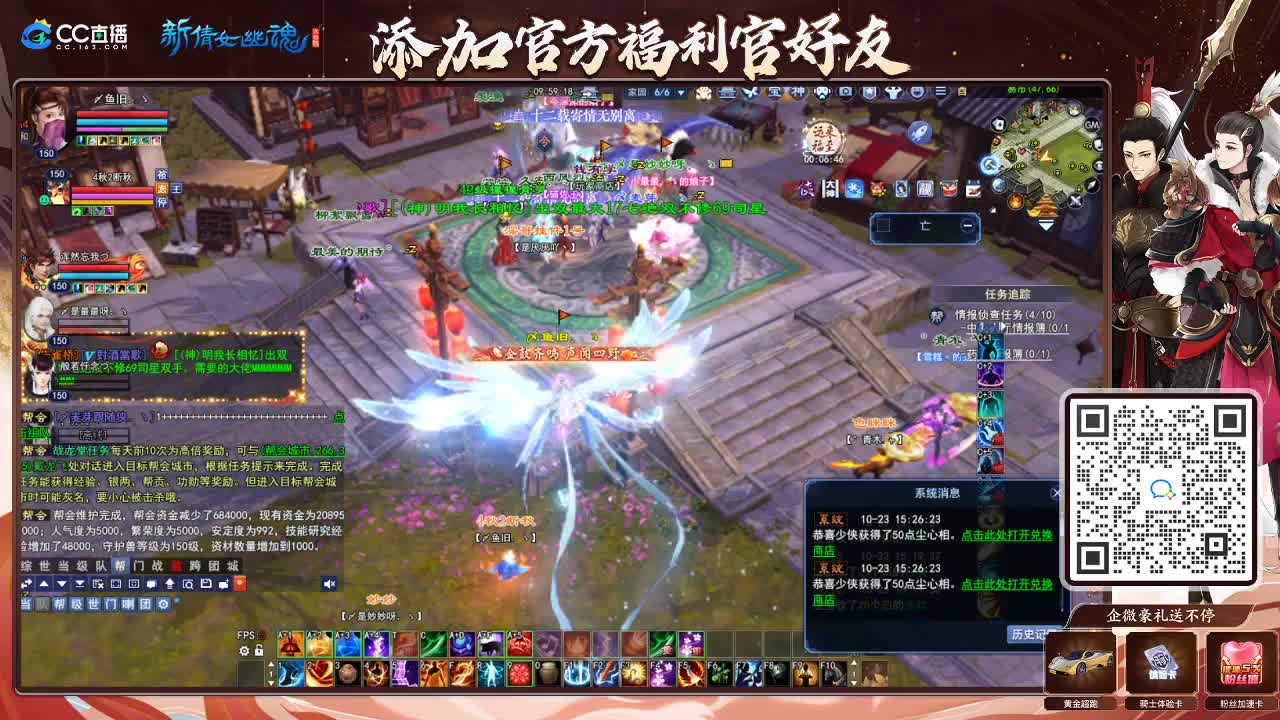Mute sound with the speaker icon
Screen dimensions: 1280x720
[328, 584]
